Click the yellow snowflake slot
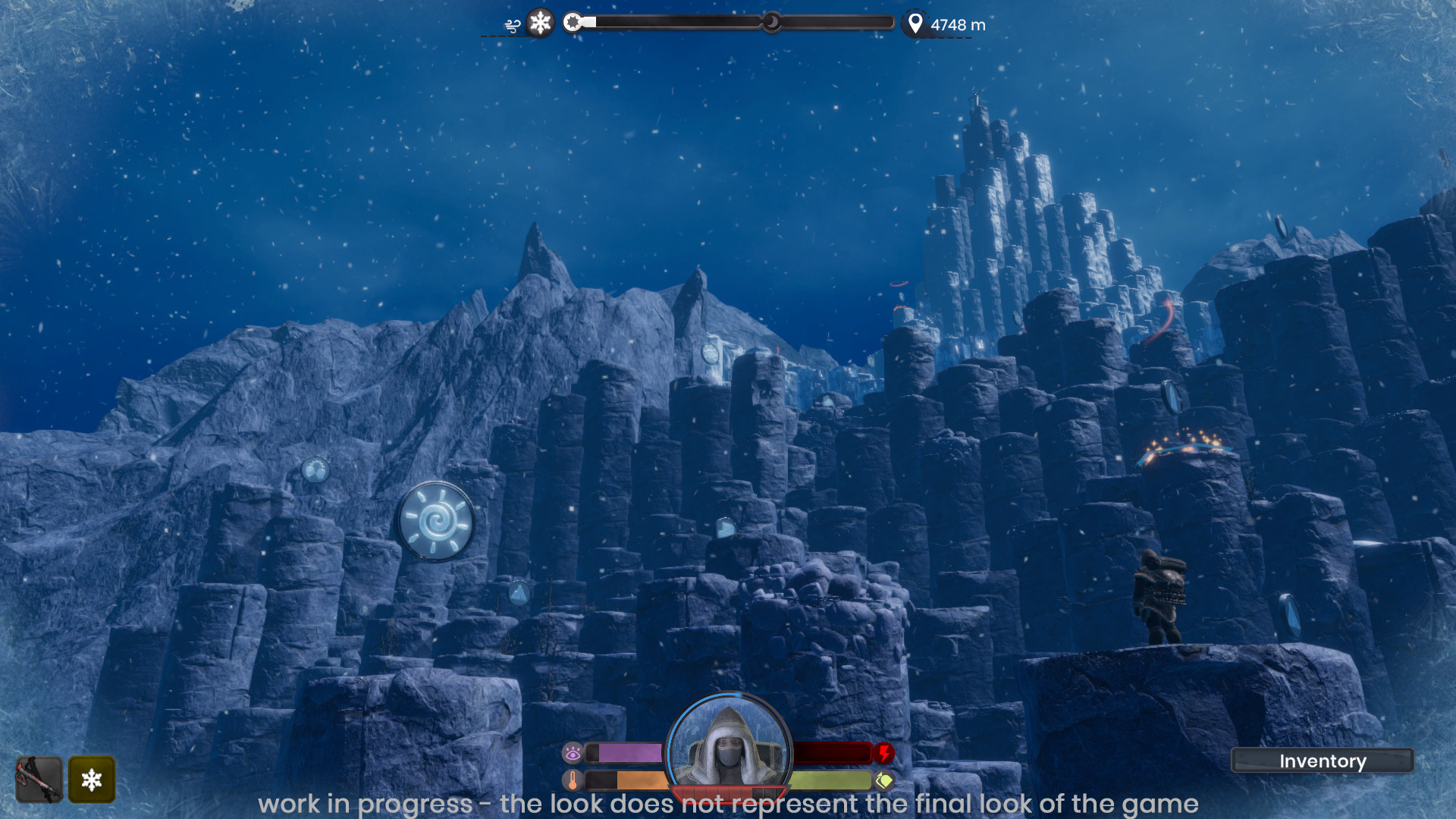Viewport: 1456px width, 819px height. (x=92, y=780)
